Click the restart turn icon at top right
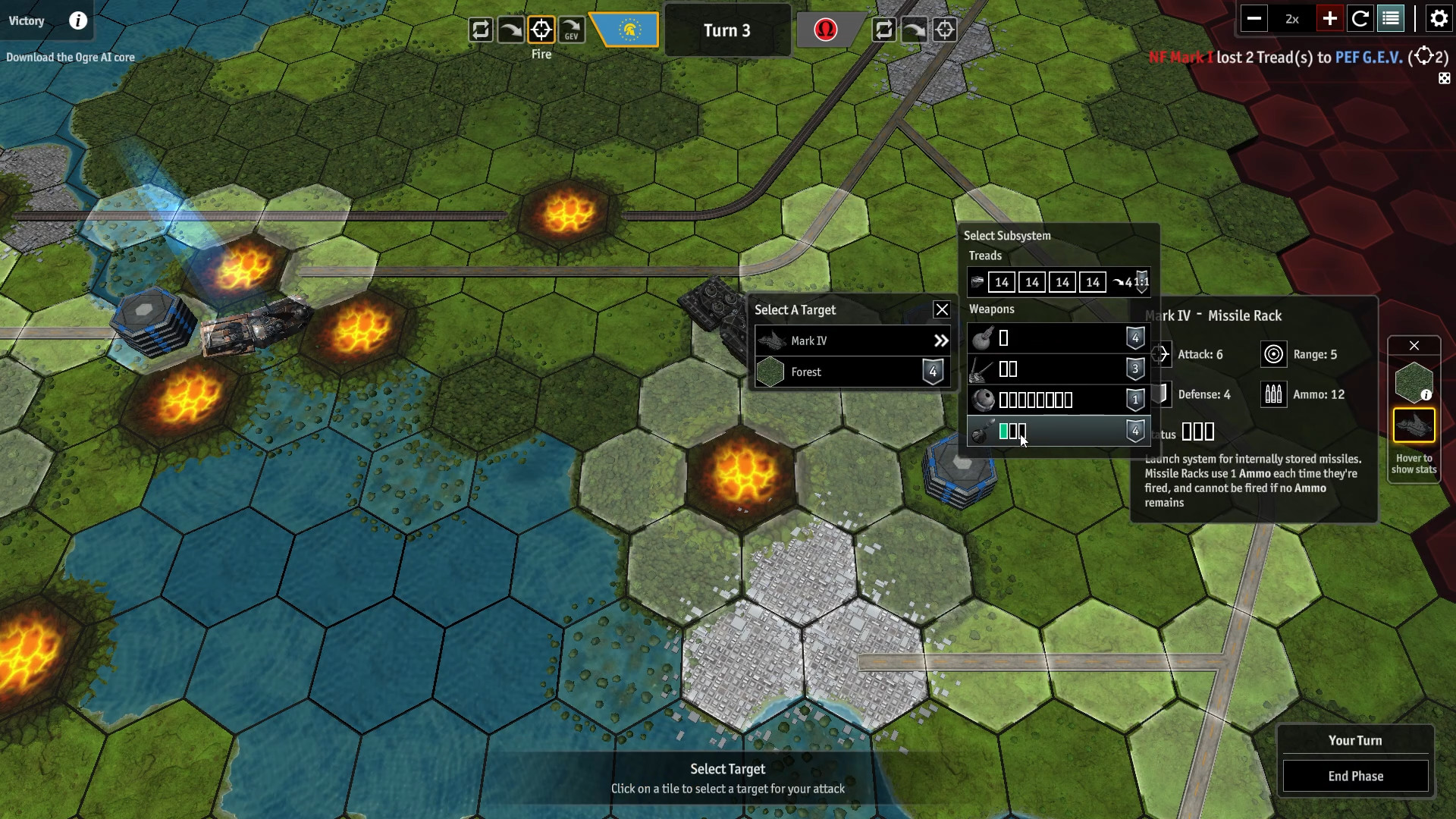The width and height of the screenshot is (1456, 819). click(x=1361, y=18)
